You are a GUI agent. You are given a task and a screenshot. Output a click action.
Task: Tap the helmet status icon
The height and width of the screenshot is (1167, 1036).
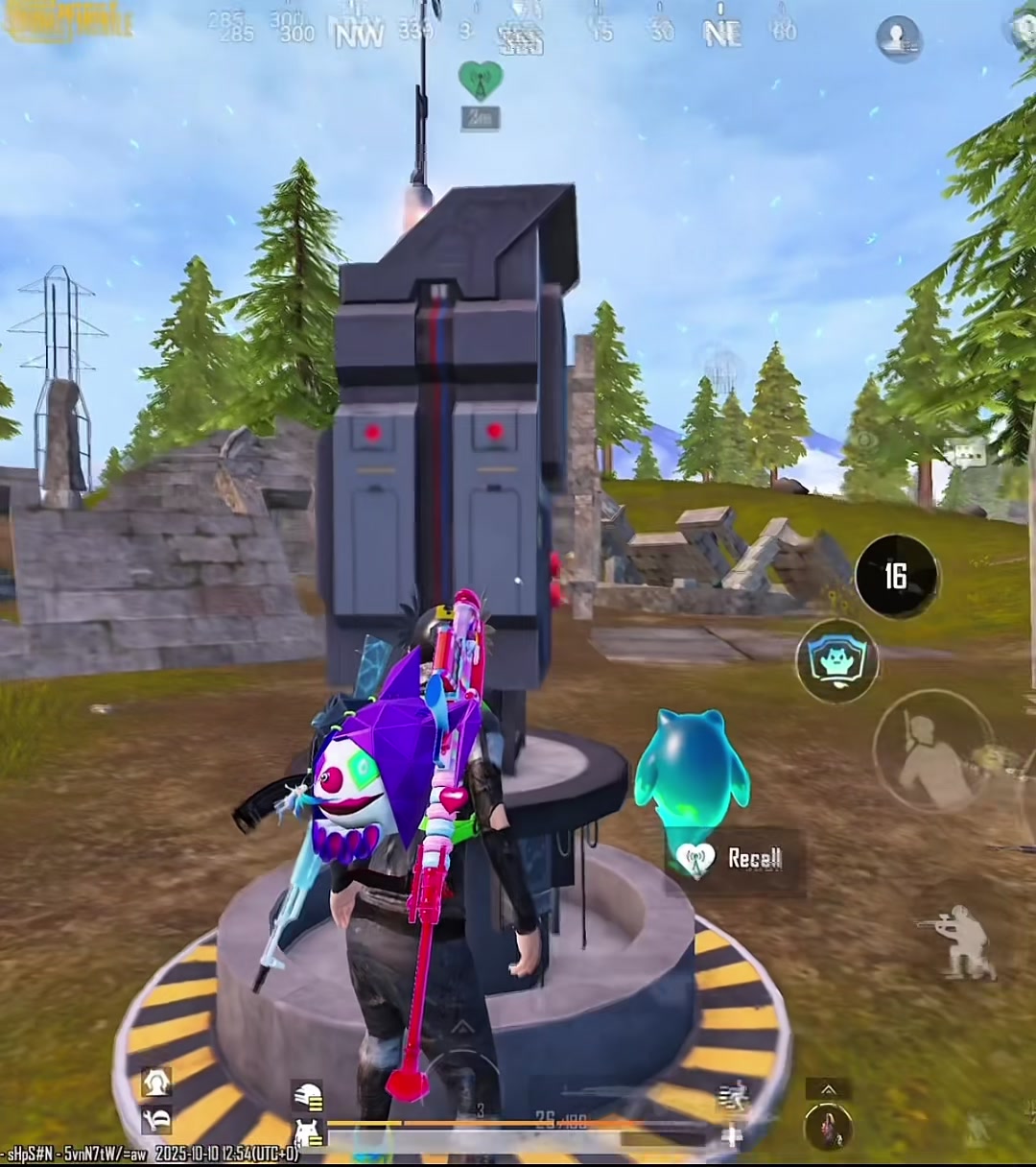click(307, 1096)
